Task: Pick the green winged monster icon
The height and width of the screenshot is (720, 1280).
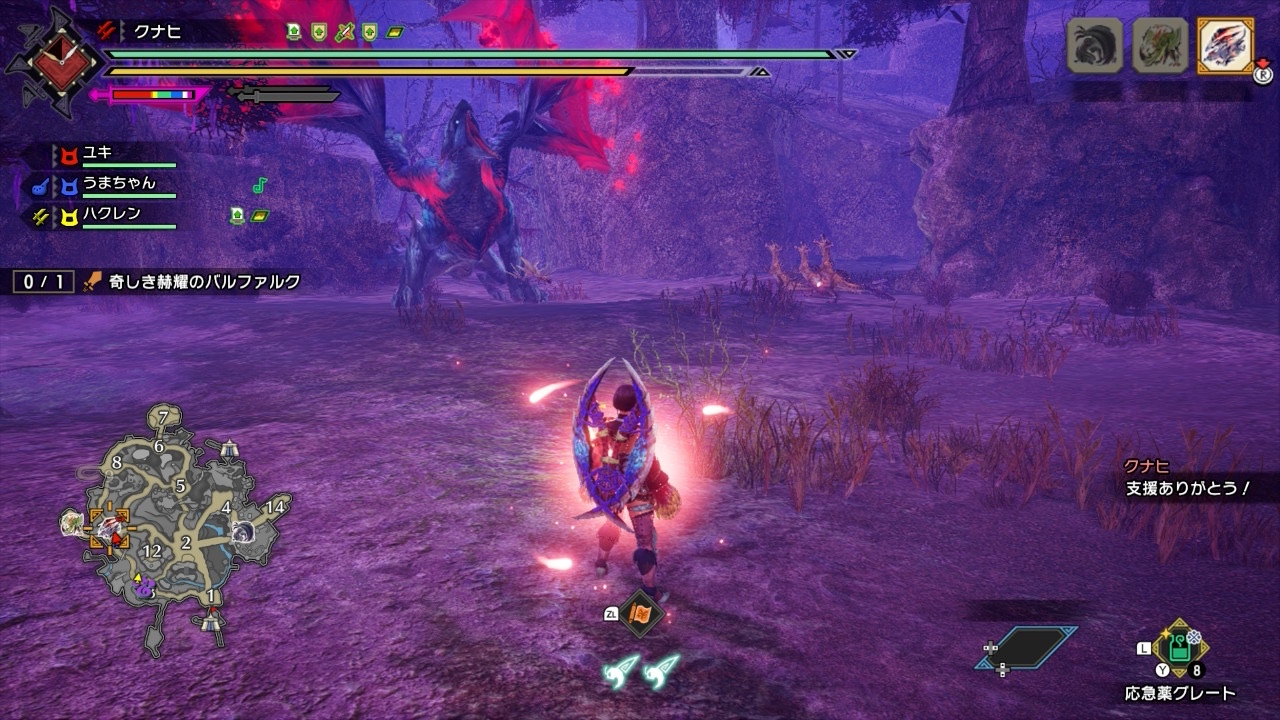Action: (x=1159, y=46)
